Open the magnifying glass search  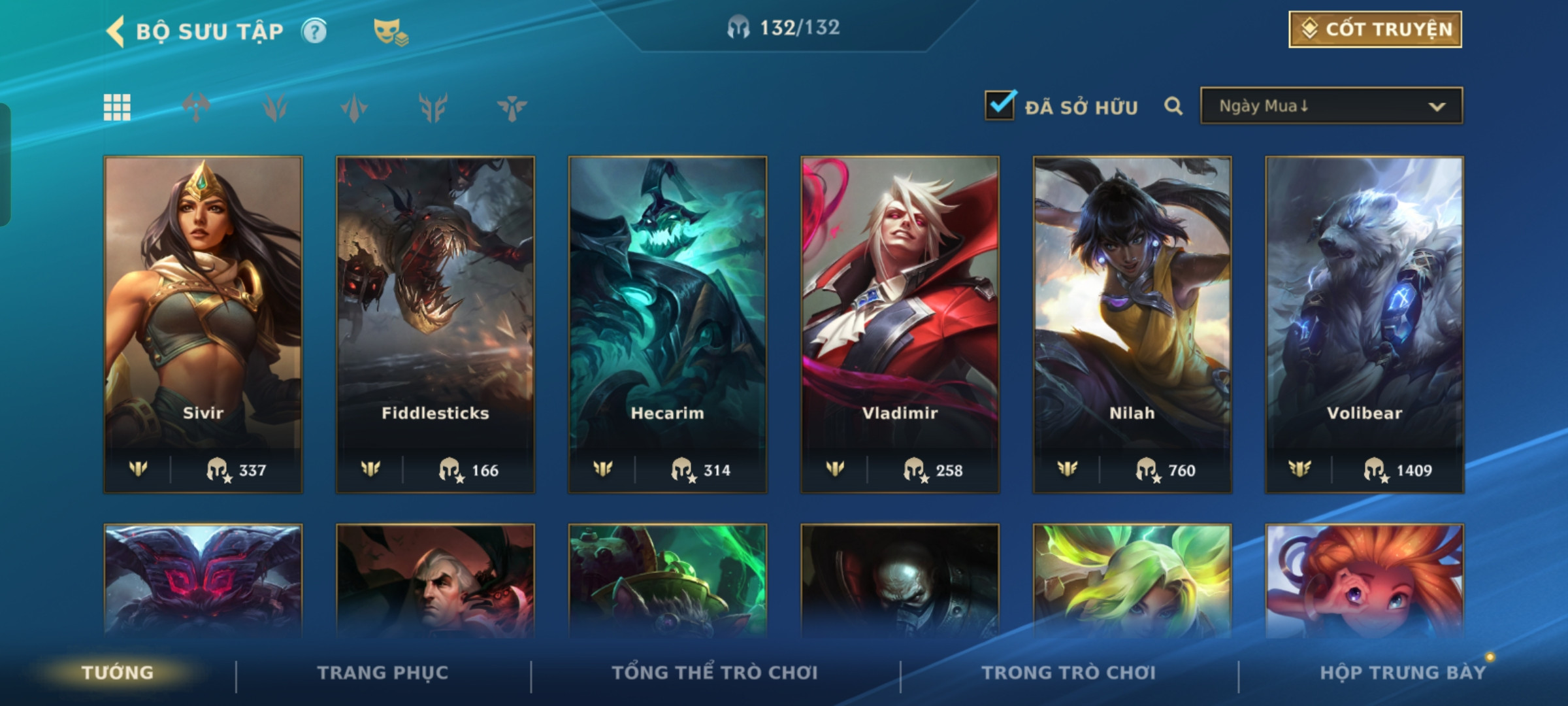point(1173,106)
